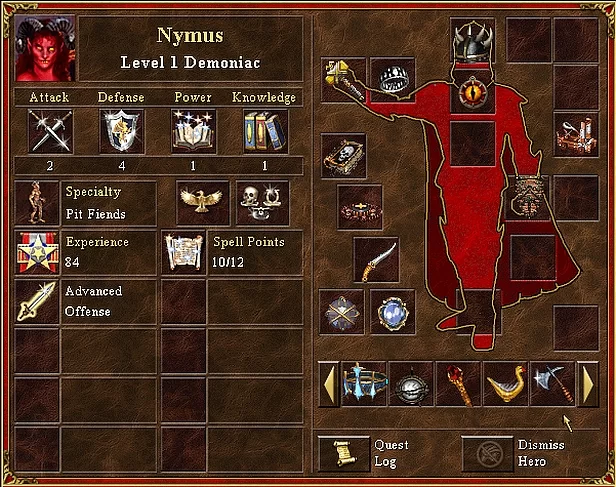Select the spiked helmet on hero's head
The image size is (616, 487).
pos(472,42)
